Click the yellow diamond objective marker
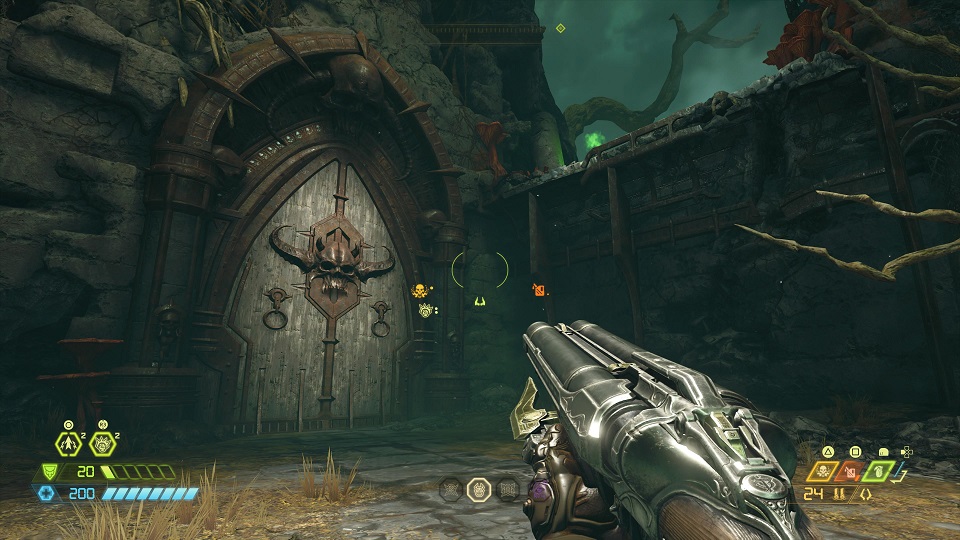 (560, 28)
